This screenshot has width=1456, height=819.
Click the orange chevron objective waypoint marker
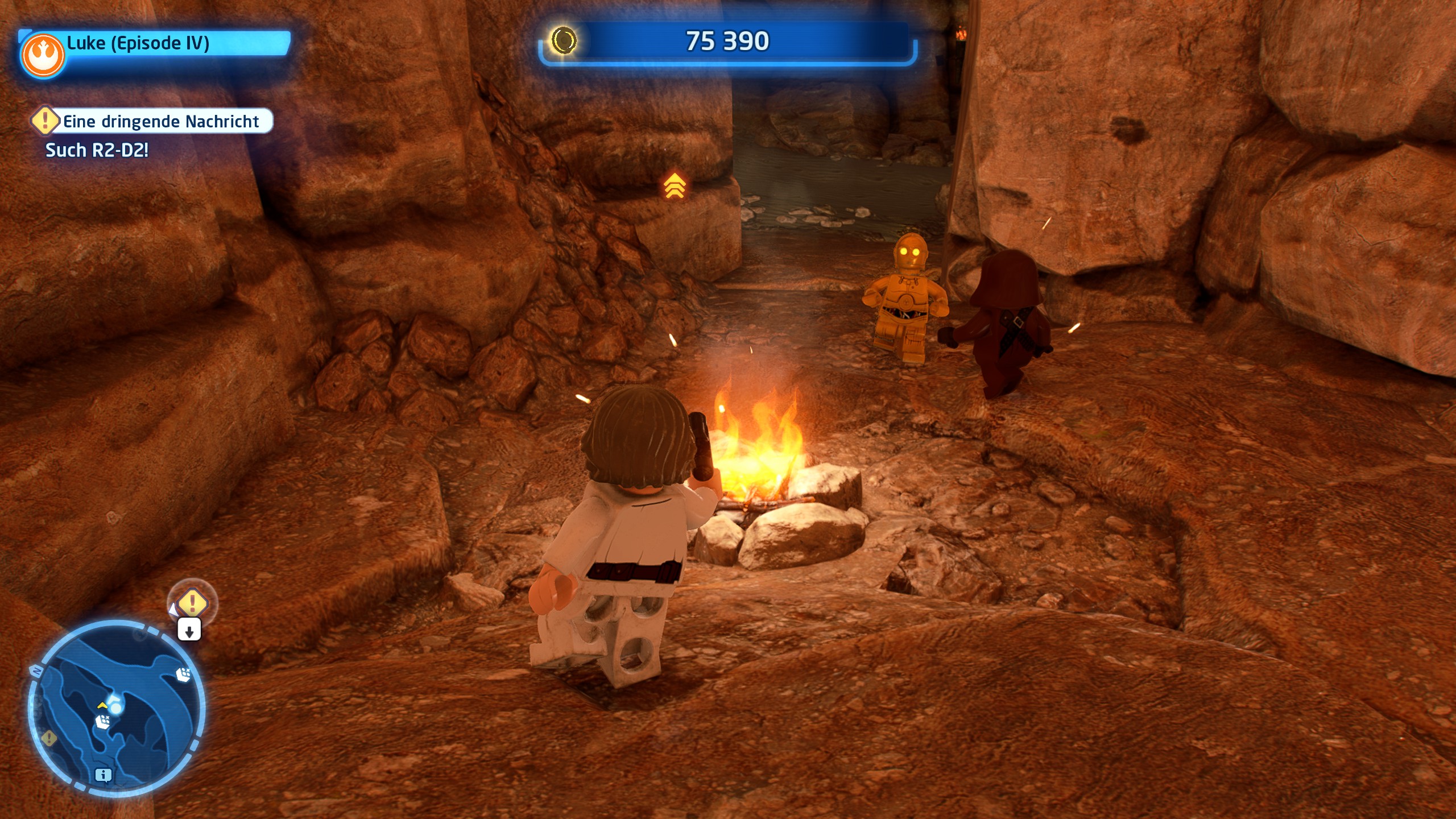coord(675,185)
